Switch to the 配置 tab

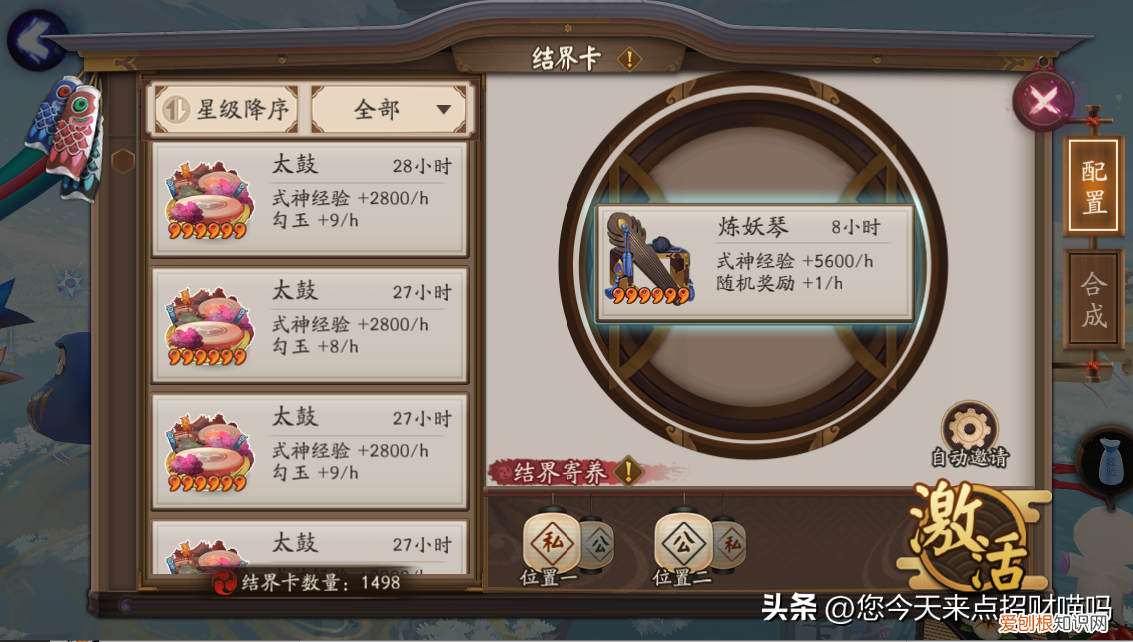pyautogui.click(x=1093, y=188)
